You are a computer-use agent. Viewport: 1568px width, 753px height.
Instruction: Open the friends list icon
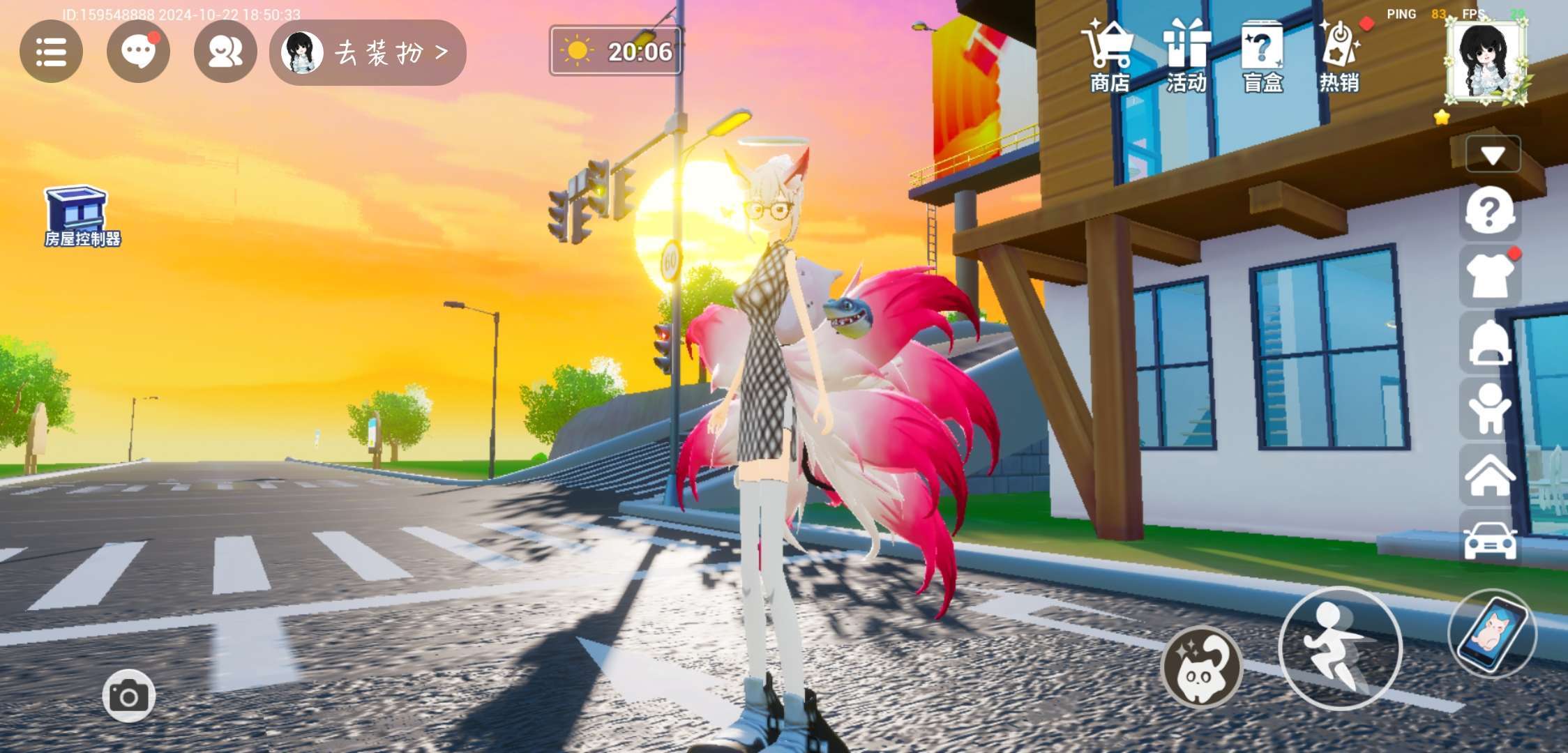tap(225, 52)
